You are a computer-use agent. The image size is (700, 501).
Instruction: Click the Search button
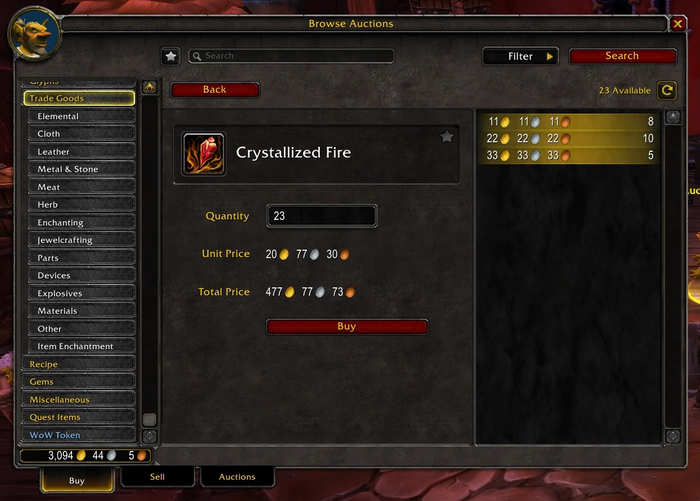622,56
